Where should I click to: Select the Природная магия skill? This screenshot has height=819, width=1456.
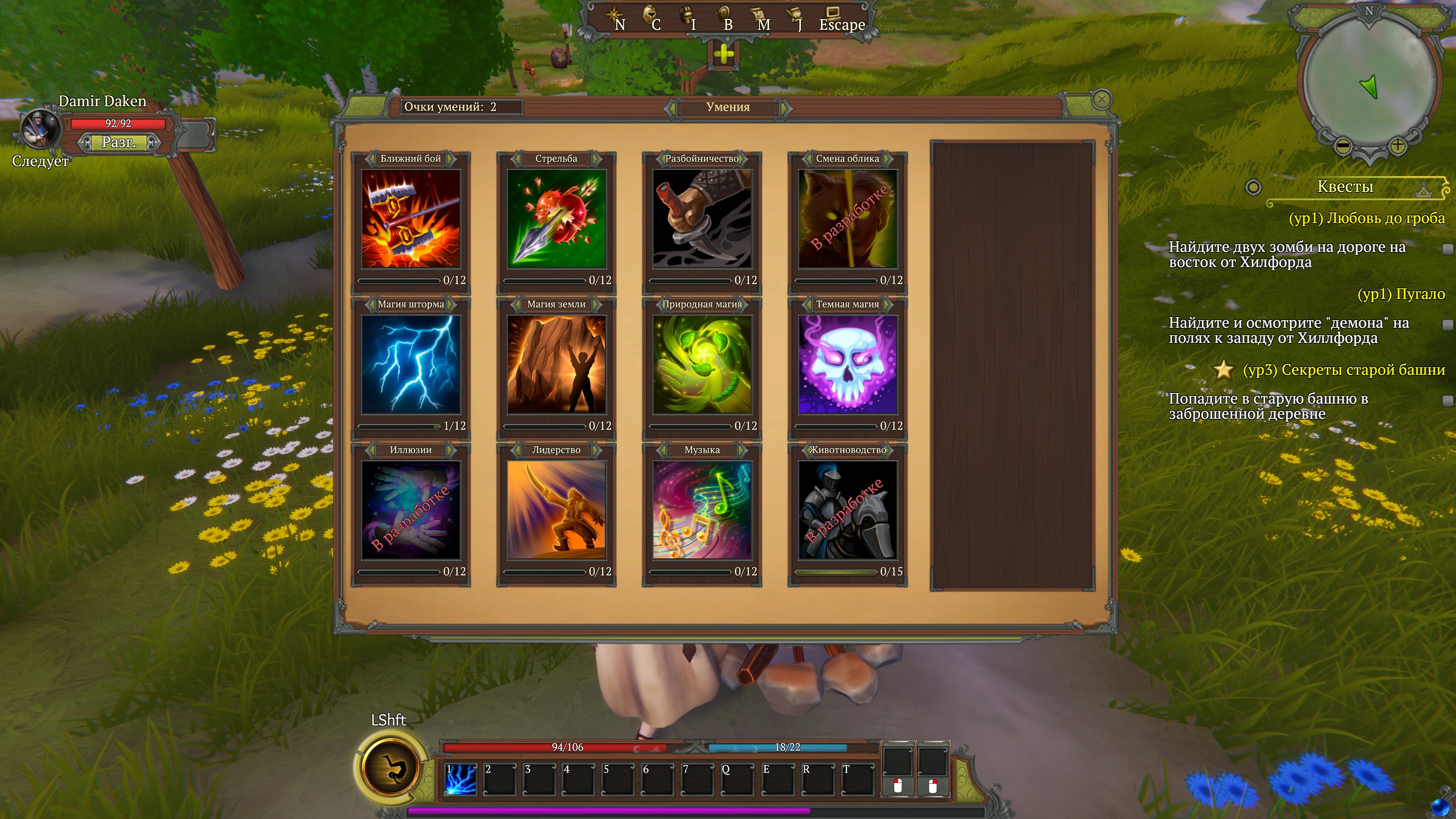(701, 365)
